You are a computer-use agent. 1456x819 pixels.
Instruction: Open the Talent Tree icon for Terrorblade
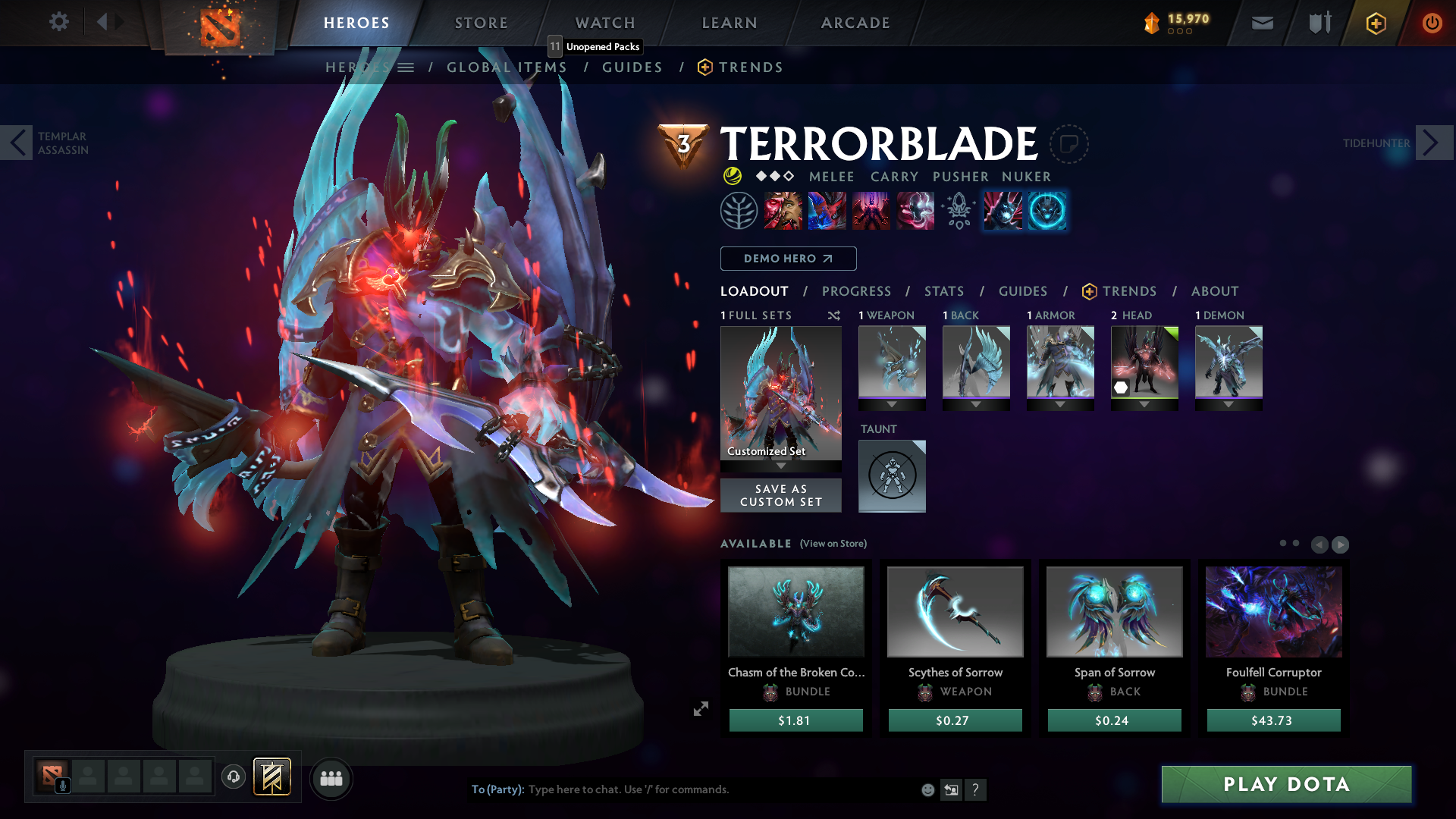[739, 211]
